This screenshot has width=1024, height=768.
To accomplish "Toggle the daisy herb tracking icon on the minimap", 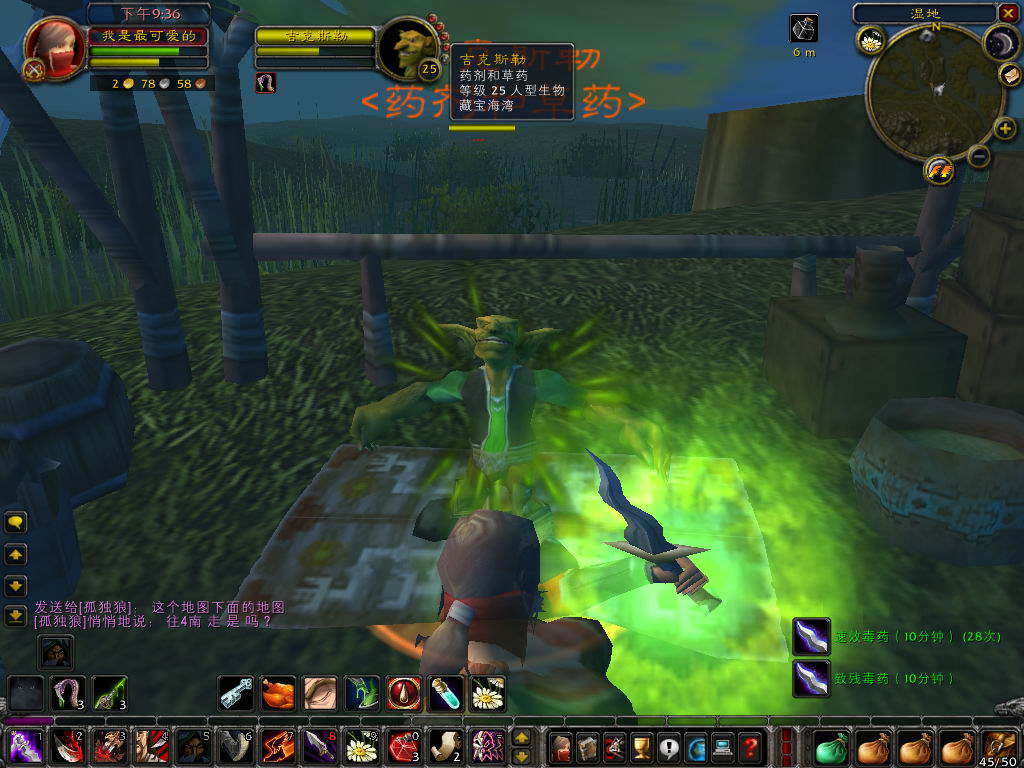I will 870,41.
